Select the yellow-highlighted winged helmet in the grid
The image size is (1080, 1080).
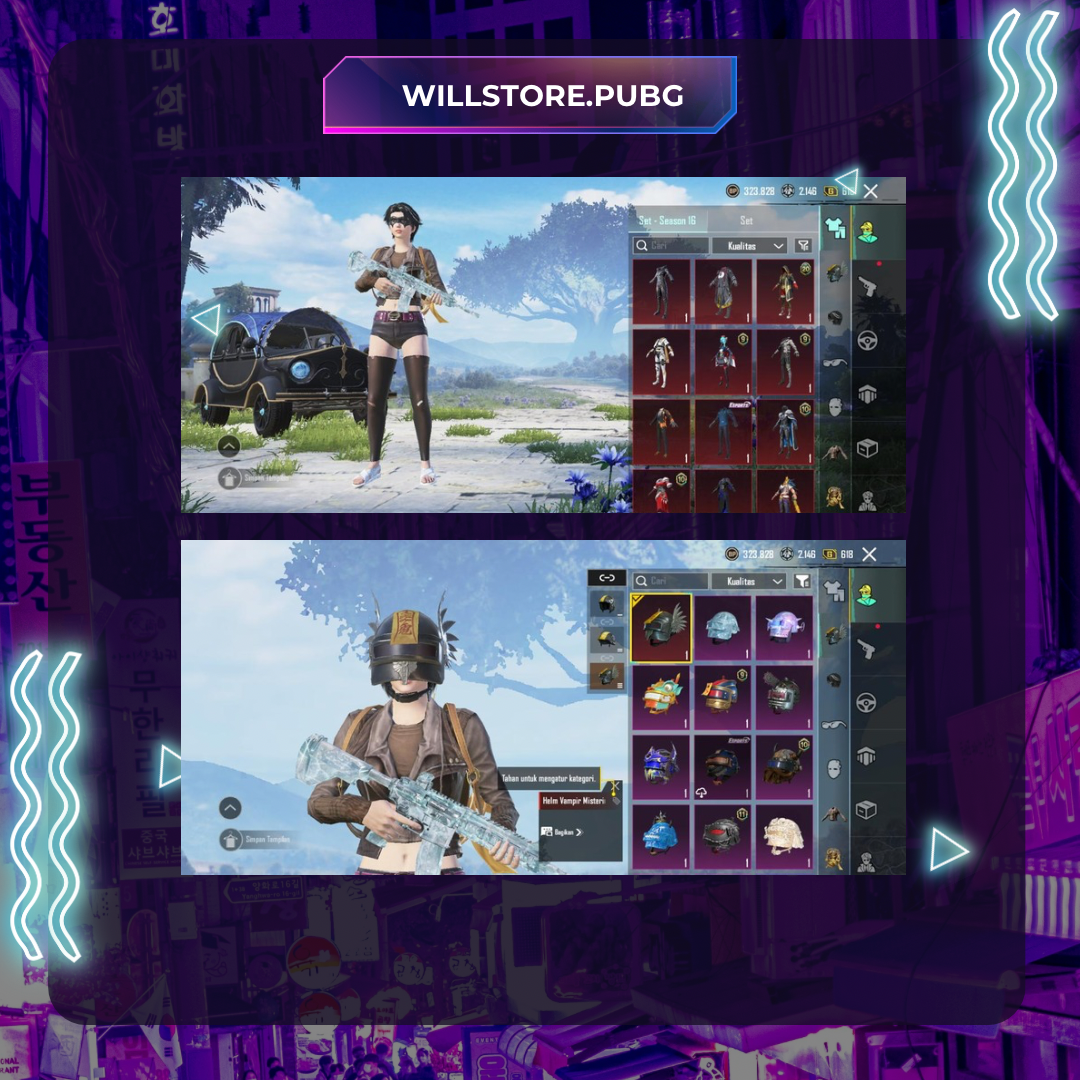661,628
